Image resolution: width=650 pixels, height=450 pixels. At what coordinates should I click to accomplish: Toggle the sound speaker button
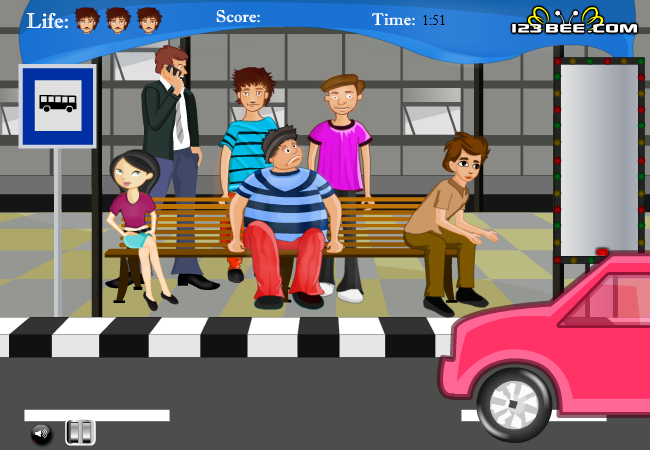tap(41, 433)
